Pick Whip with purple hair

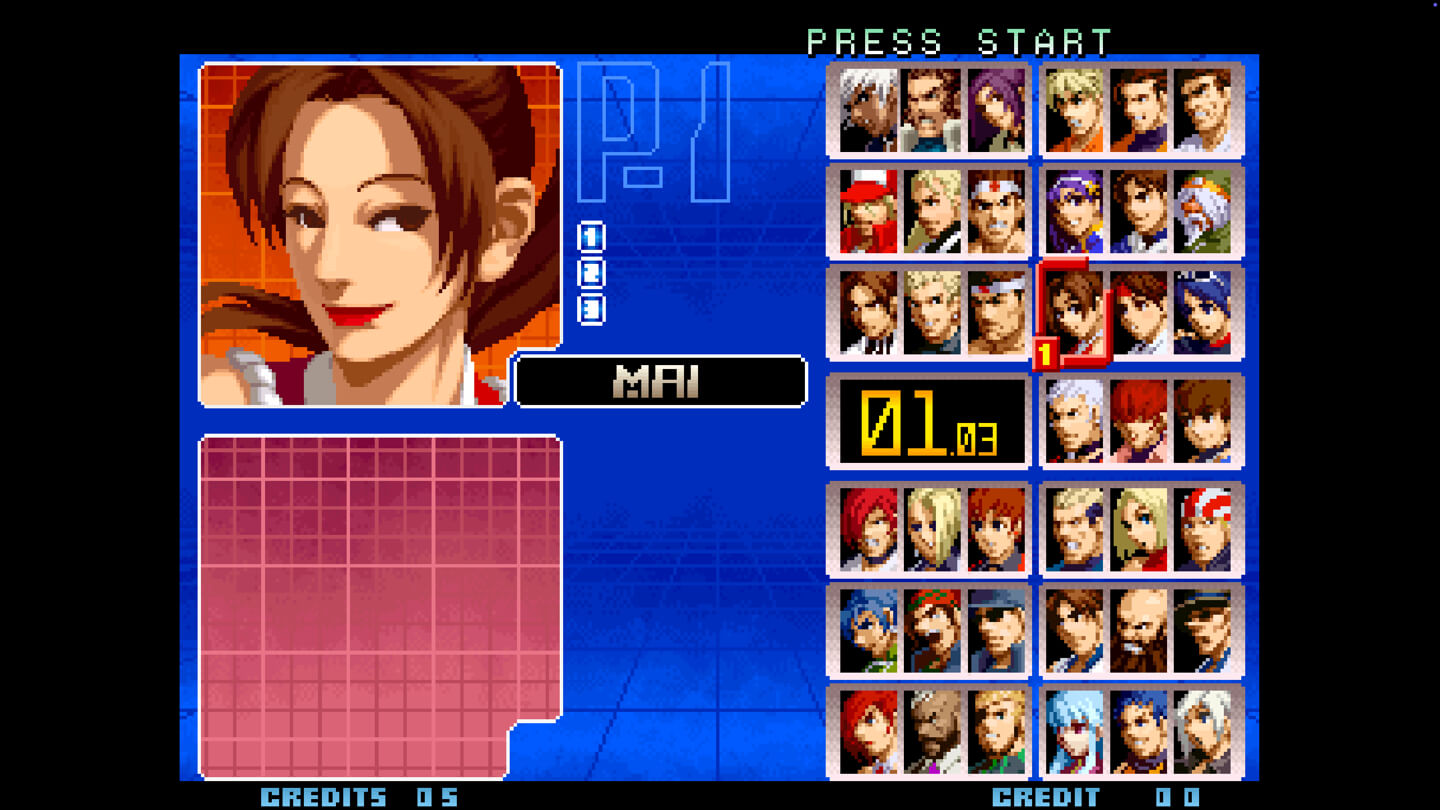point(995,110)
